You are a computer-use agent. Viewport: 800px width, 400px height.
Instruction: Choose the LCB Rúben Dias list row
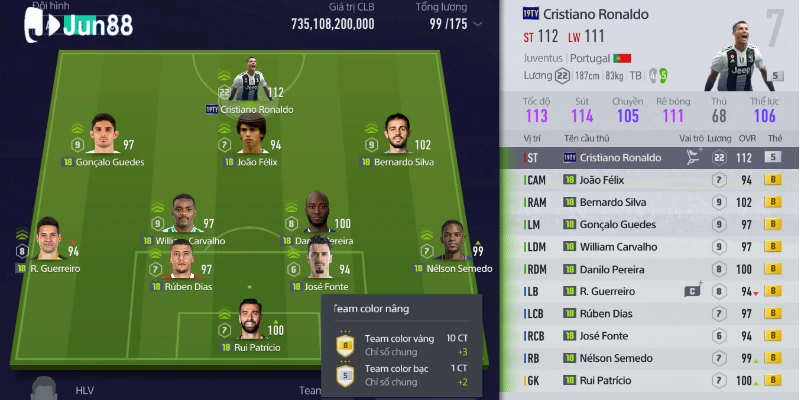tap(650, 314)
